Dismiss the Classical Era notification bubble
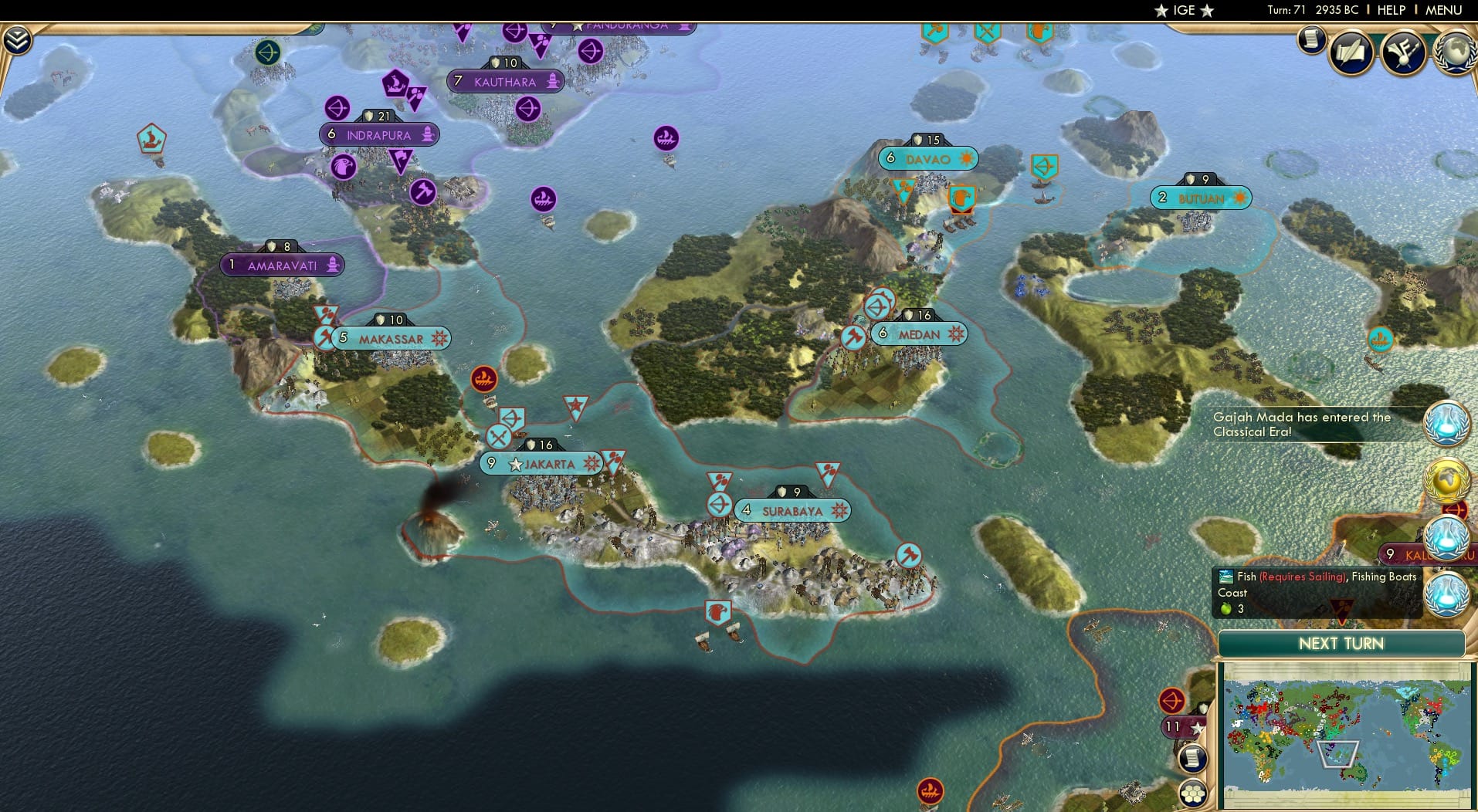The image size is (1478, 812). (x=1449, y=423)
